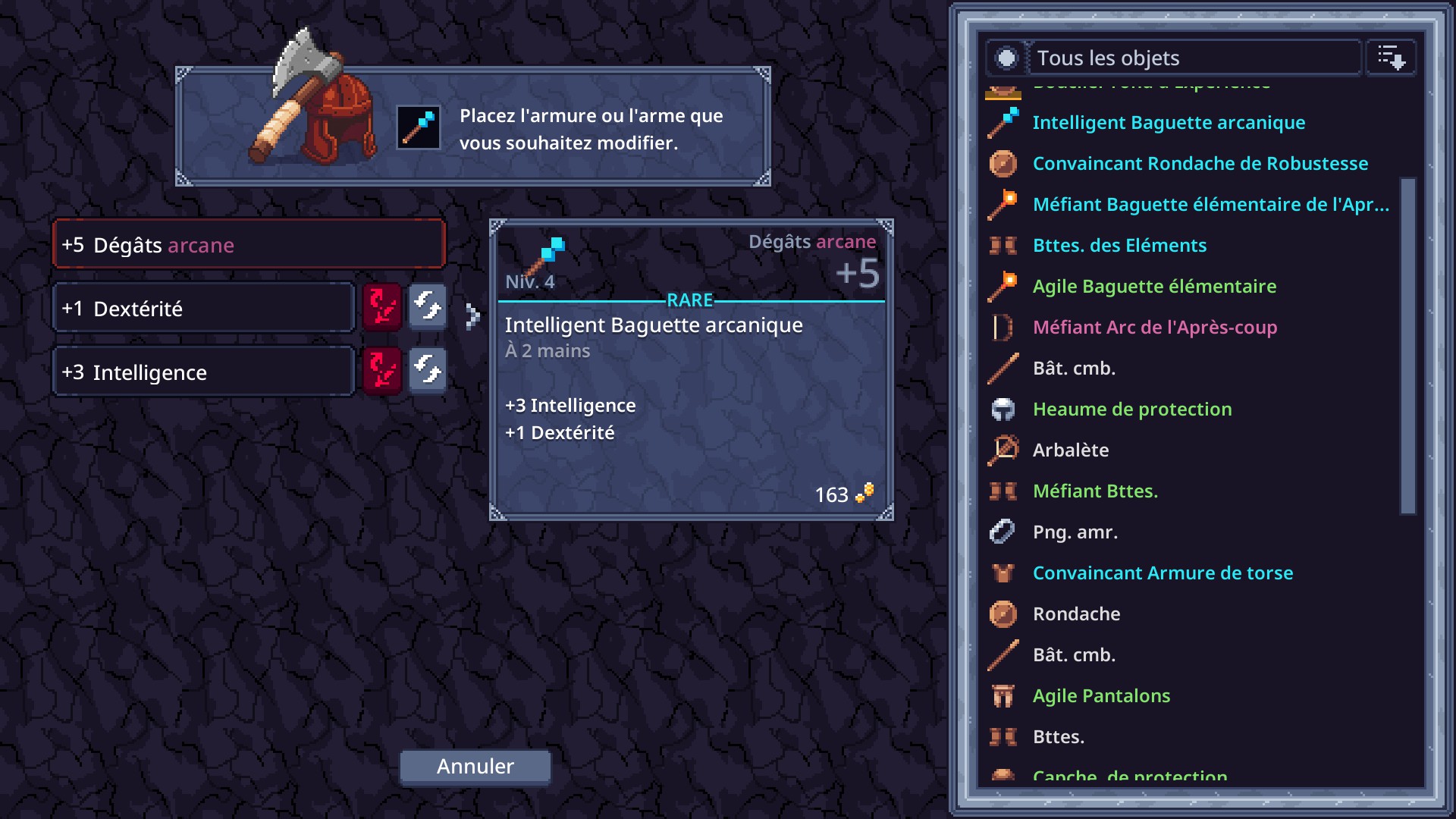The width and height of the screenshot is (1456, 819).
Task: Open the Tous les objets filter dropdown
Action: click(1193, 58)
